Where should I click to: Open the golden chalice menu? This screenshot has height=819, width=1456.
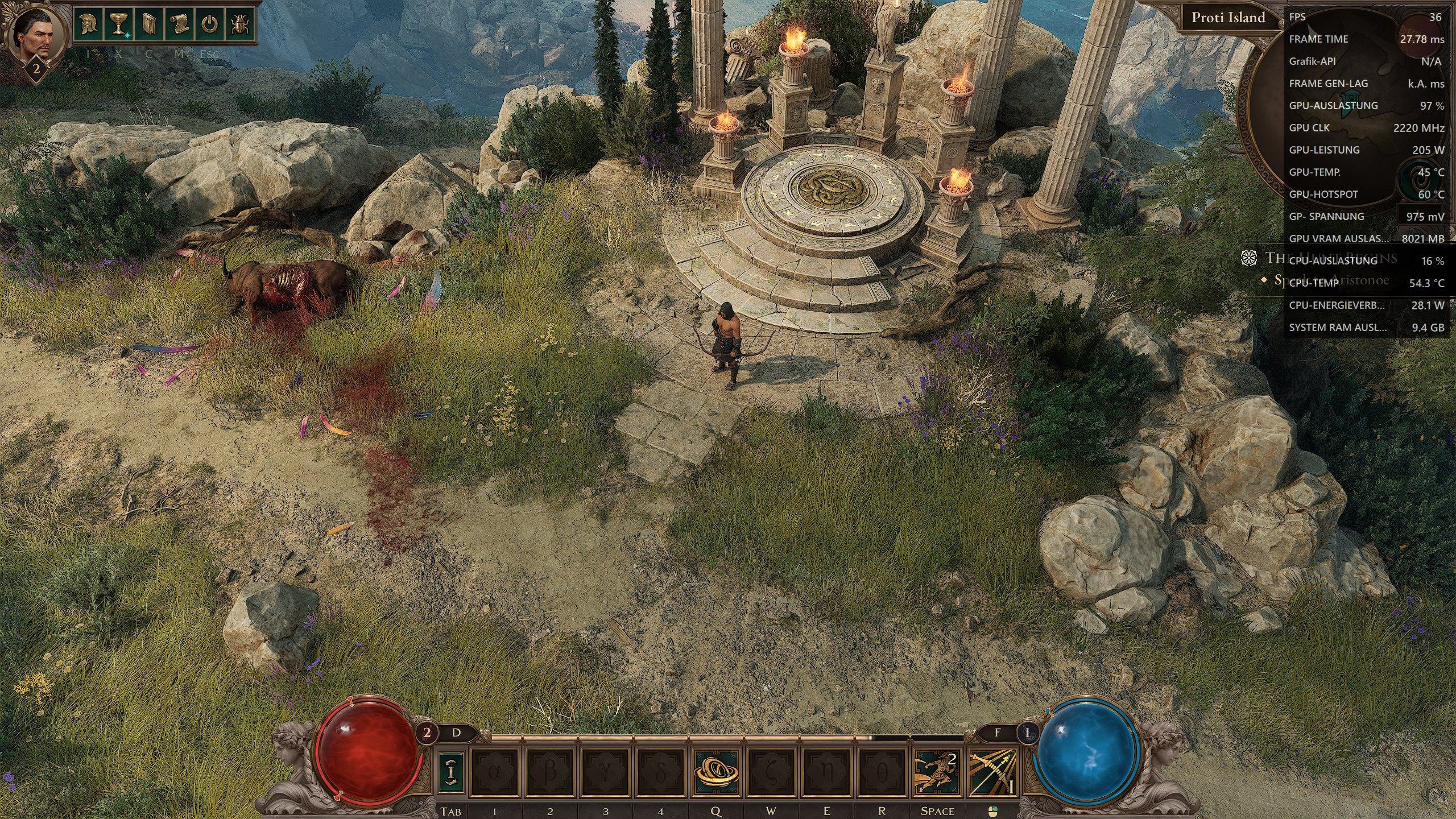pos(119,24)
